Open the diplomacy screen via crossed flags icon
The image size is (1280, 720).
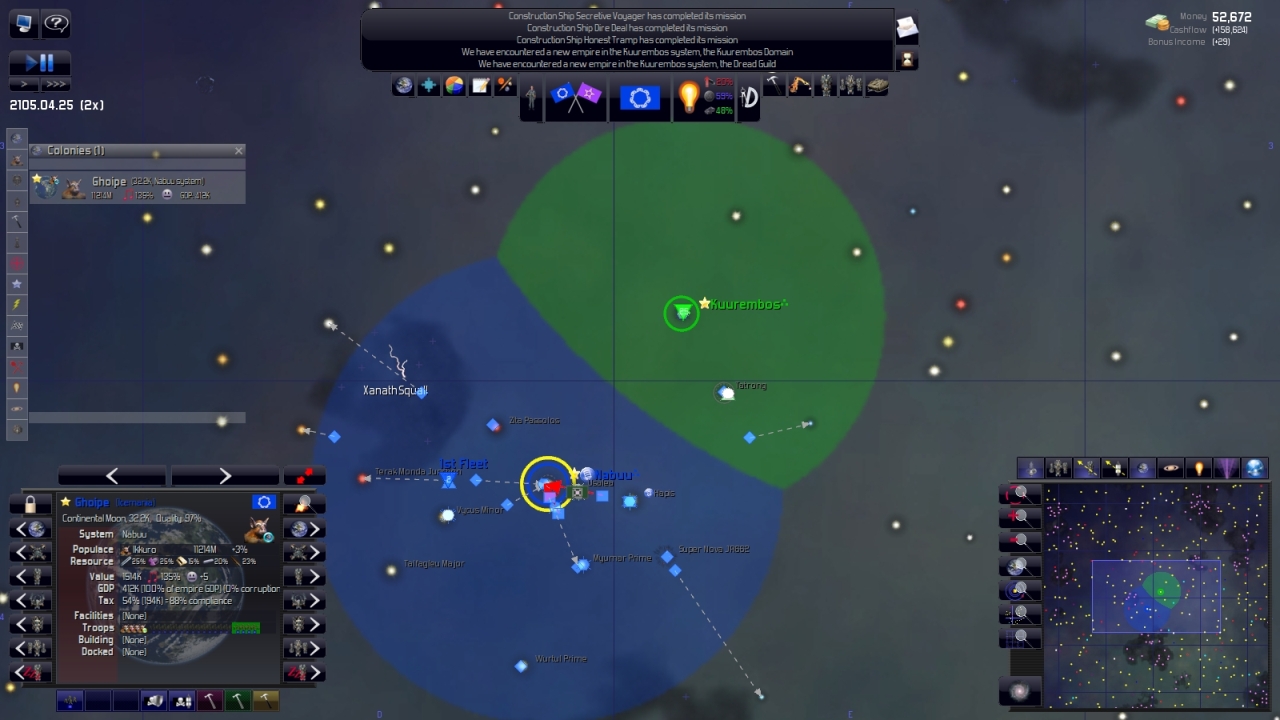click(x=575, y=98)
